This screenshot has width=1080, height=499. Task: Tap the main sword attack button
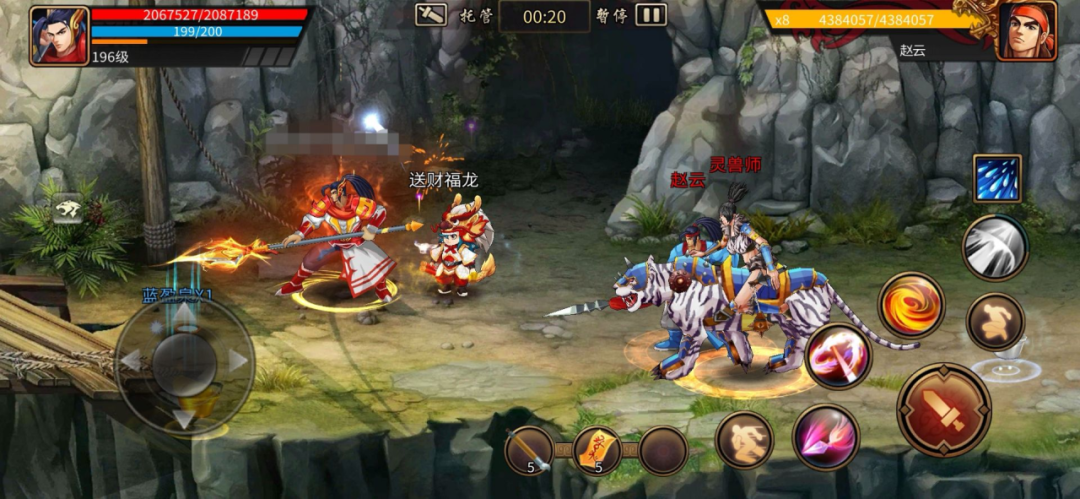point(943,409)
